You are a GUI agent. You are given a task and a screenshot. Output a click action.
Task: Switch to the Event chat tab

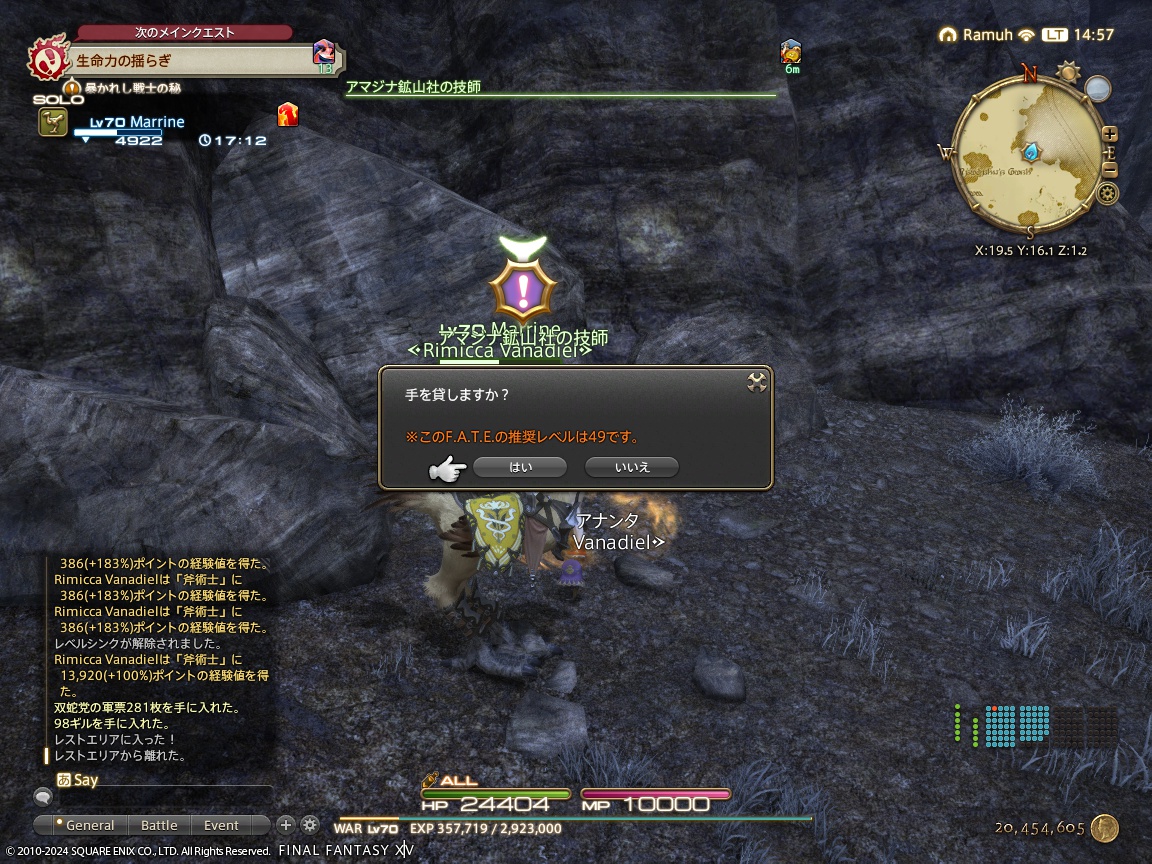221,825
